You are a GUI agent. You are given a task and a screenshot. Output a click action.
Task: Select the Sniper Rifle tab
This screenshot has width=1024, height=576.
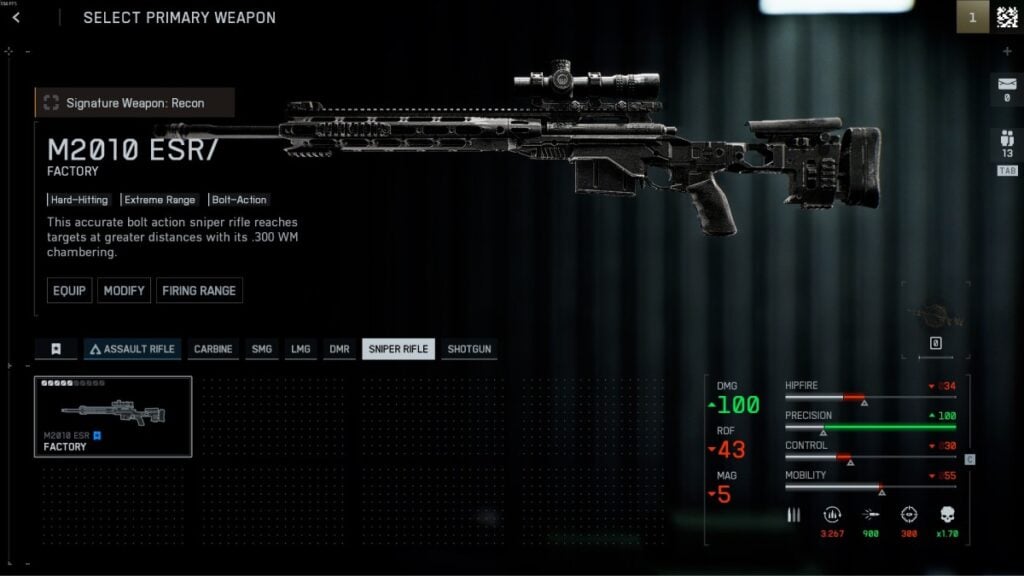[398, 349]
